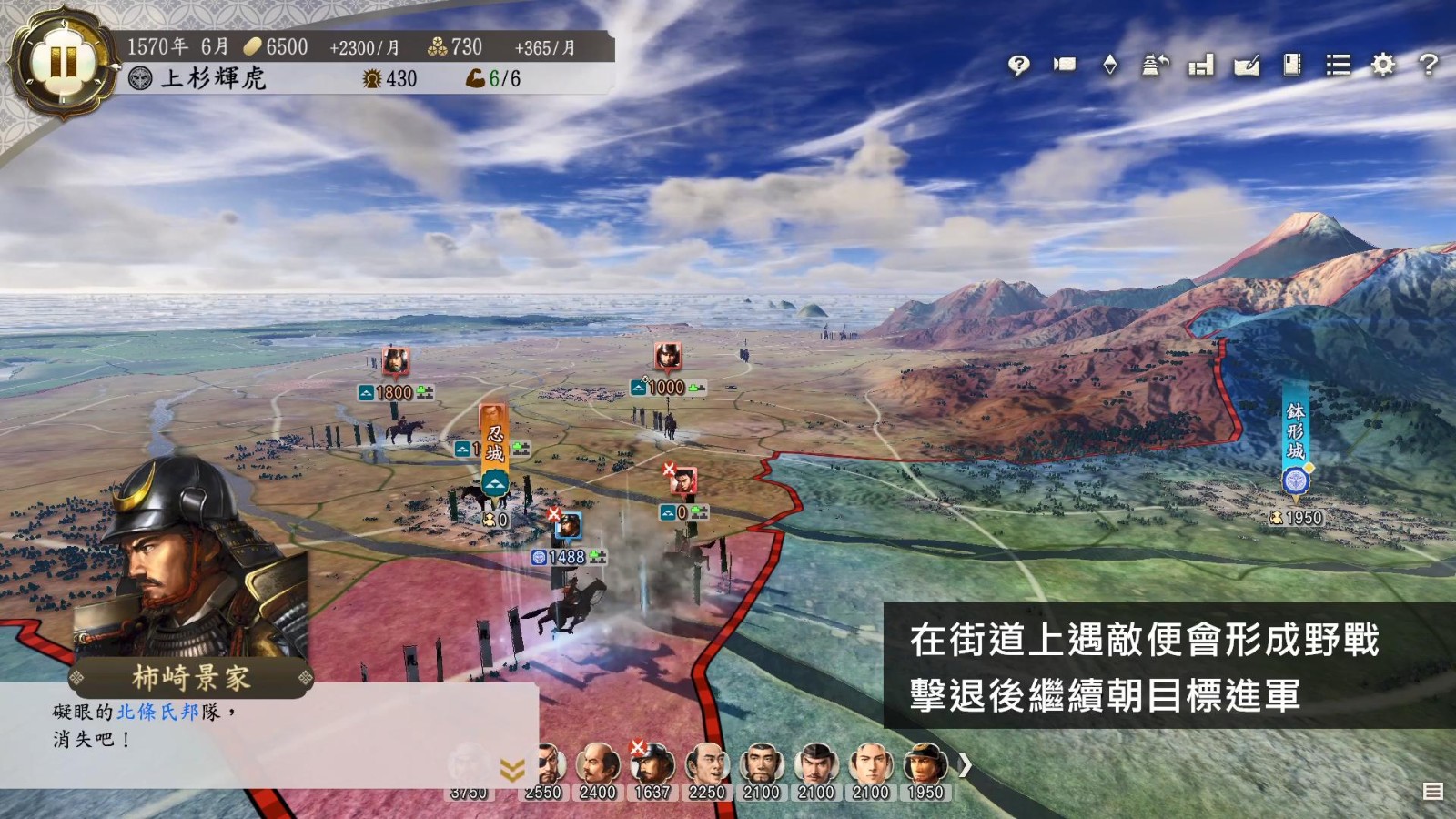Click the red X enemy marker near 1637 unit
The width and height of the screenshot is (1456, 819).
[637, 744]
